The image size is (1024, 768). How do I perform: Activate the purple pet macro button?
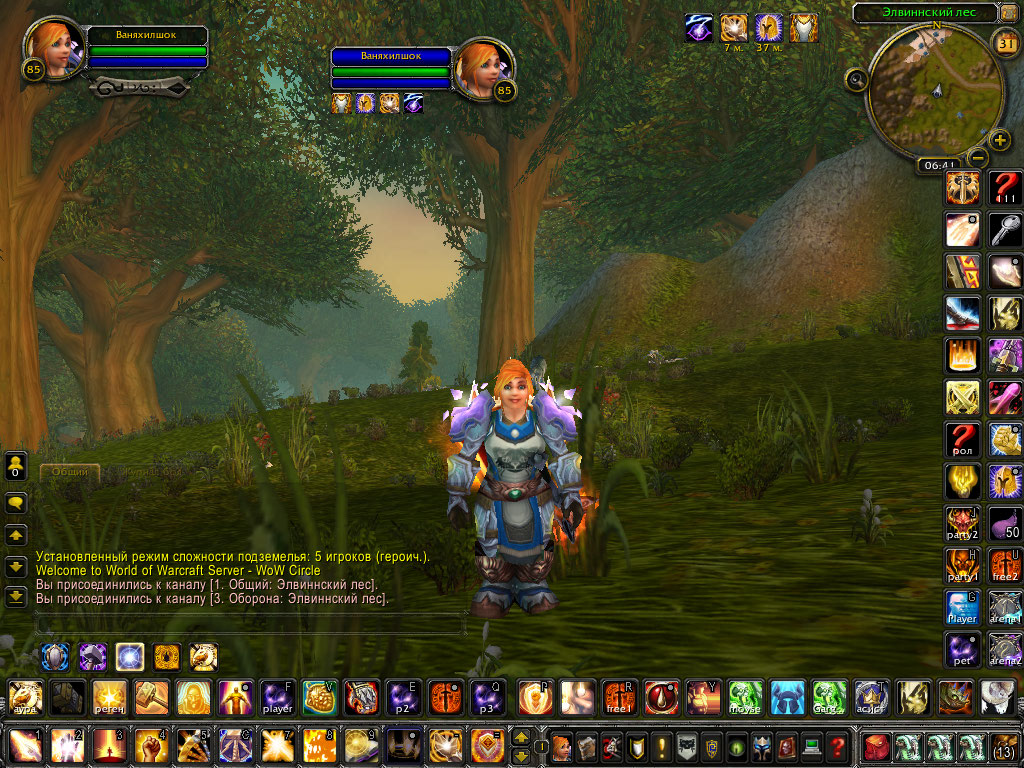[x=962, y=649]
